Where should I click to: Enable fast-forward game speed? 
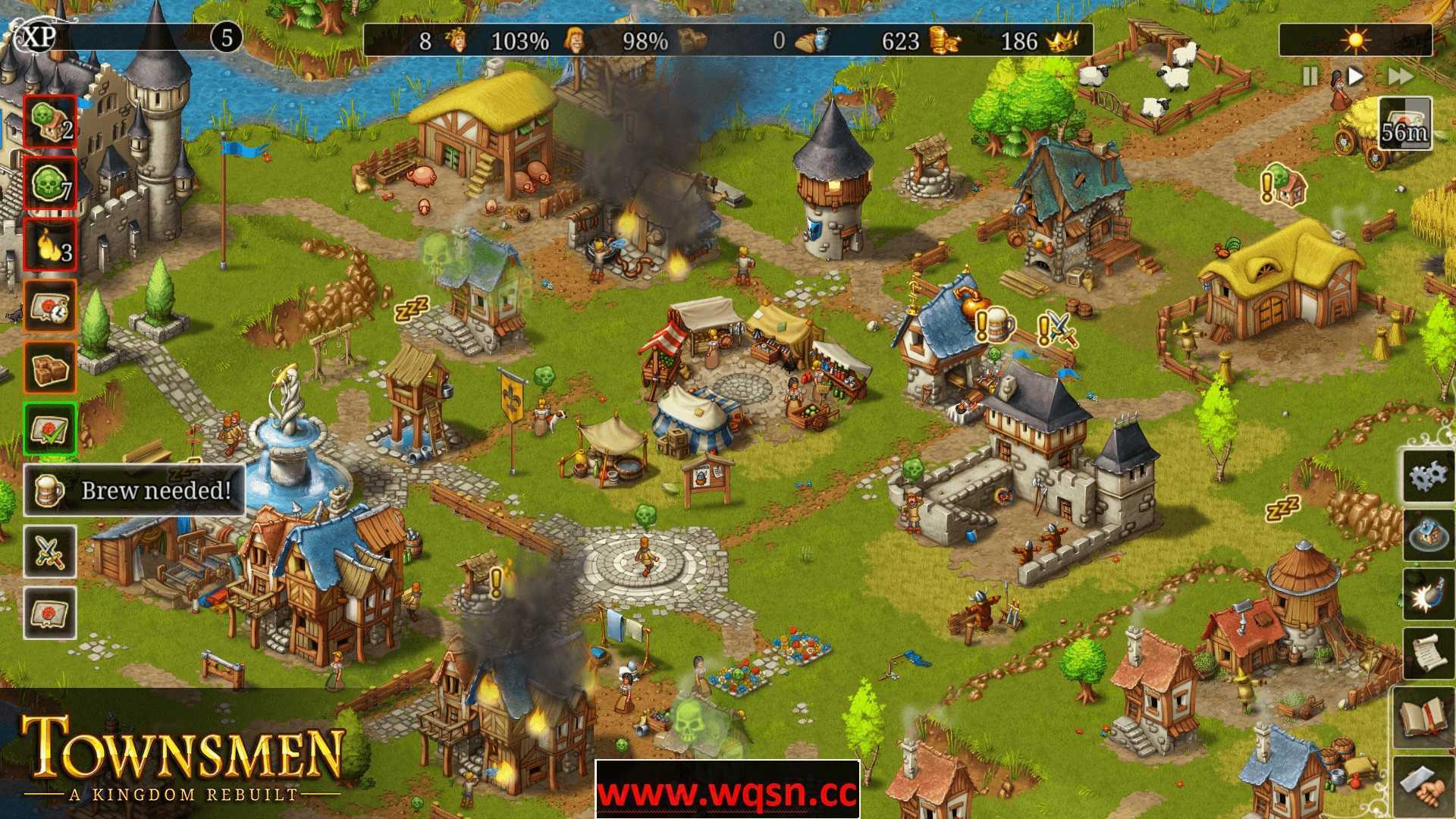1400,76
